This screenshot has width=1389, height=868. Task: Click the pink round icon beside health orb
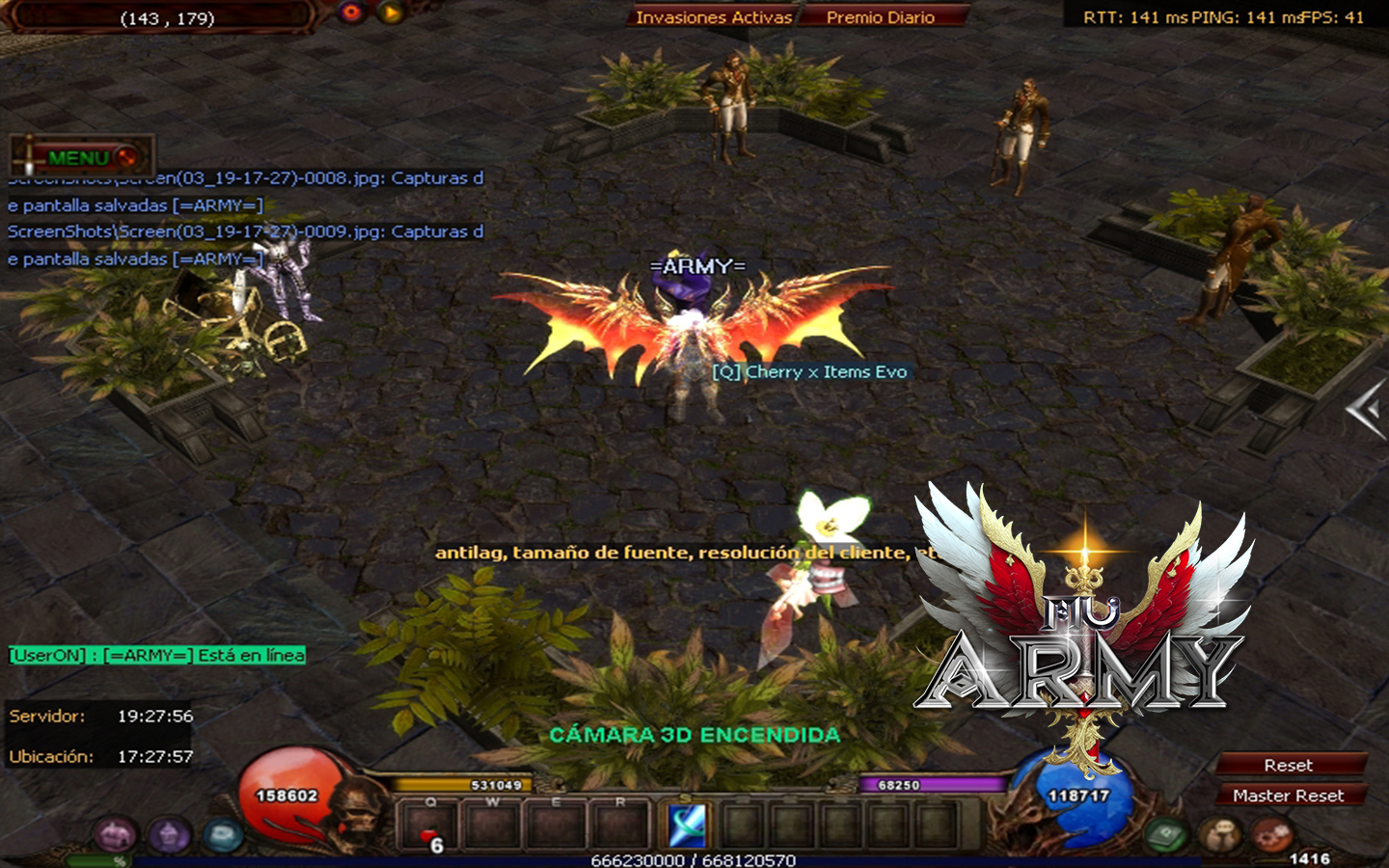[x=115, y=833]
